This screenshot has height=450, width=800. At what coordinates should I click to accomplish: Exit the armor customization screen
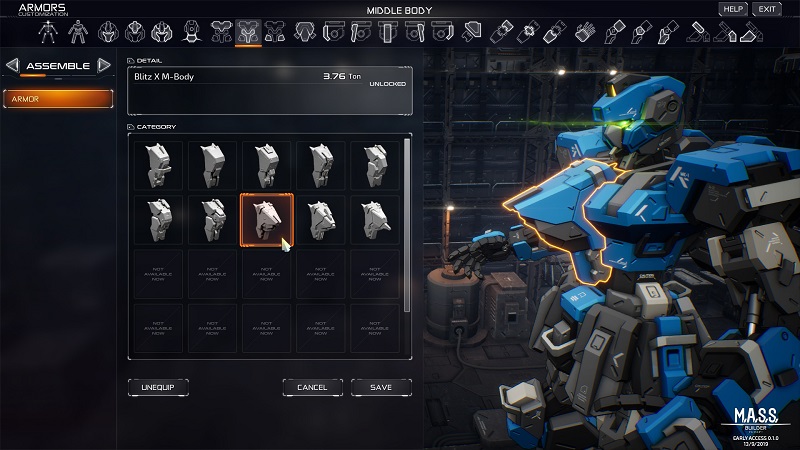766,9
